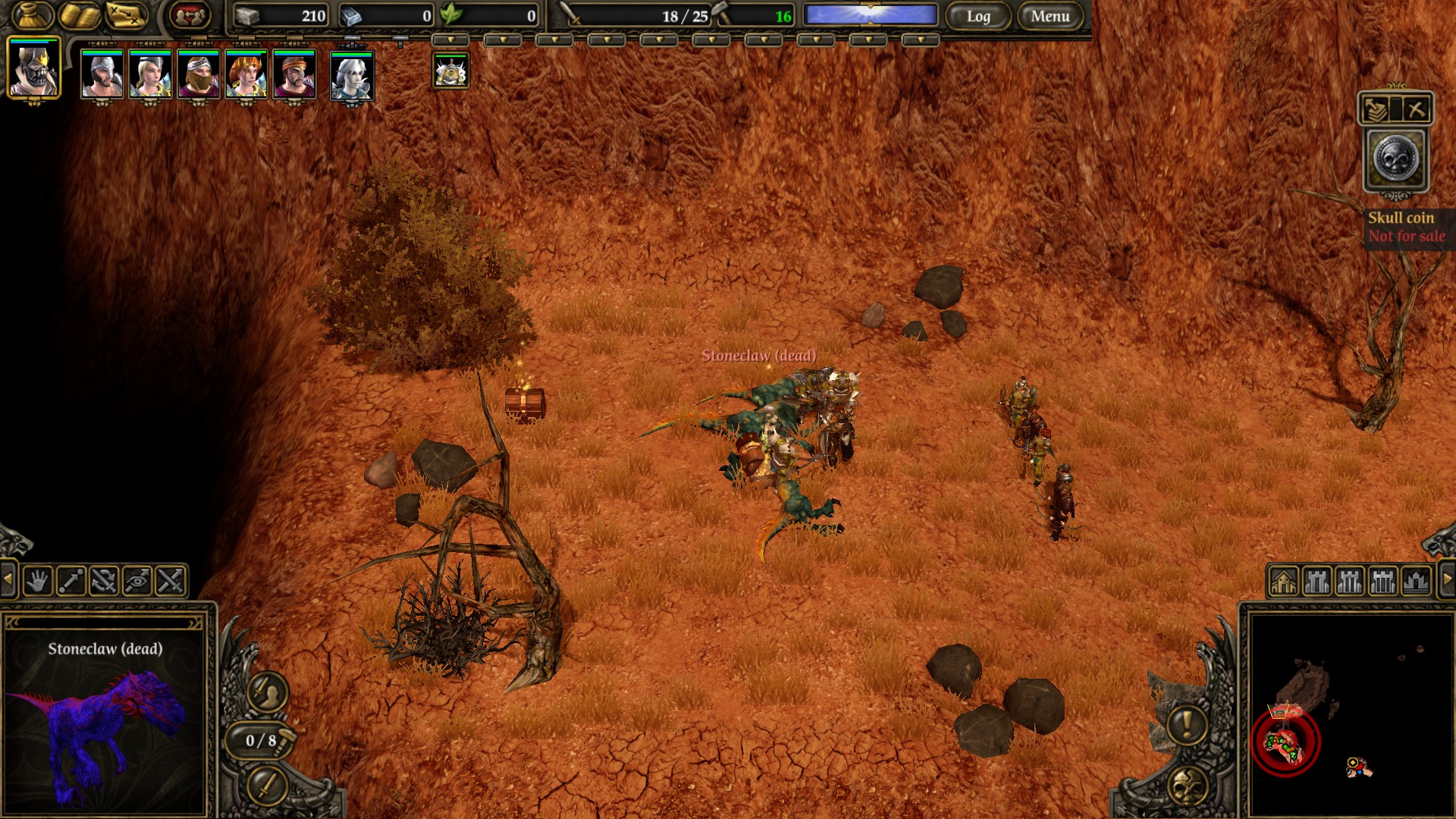
Task: Open the Log window
Action: [x=978, y=16]
